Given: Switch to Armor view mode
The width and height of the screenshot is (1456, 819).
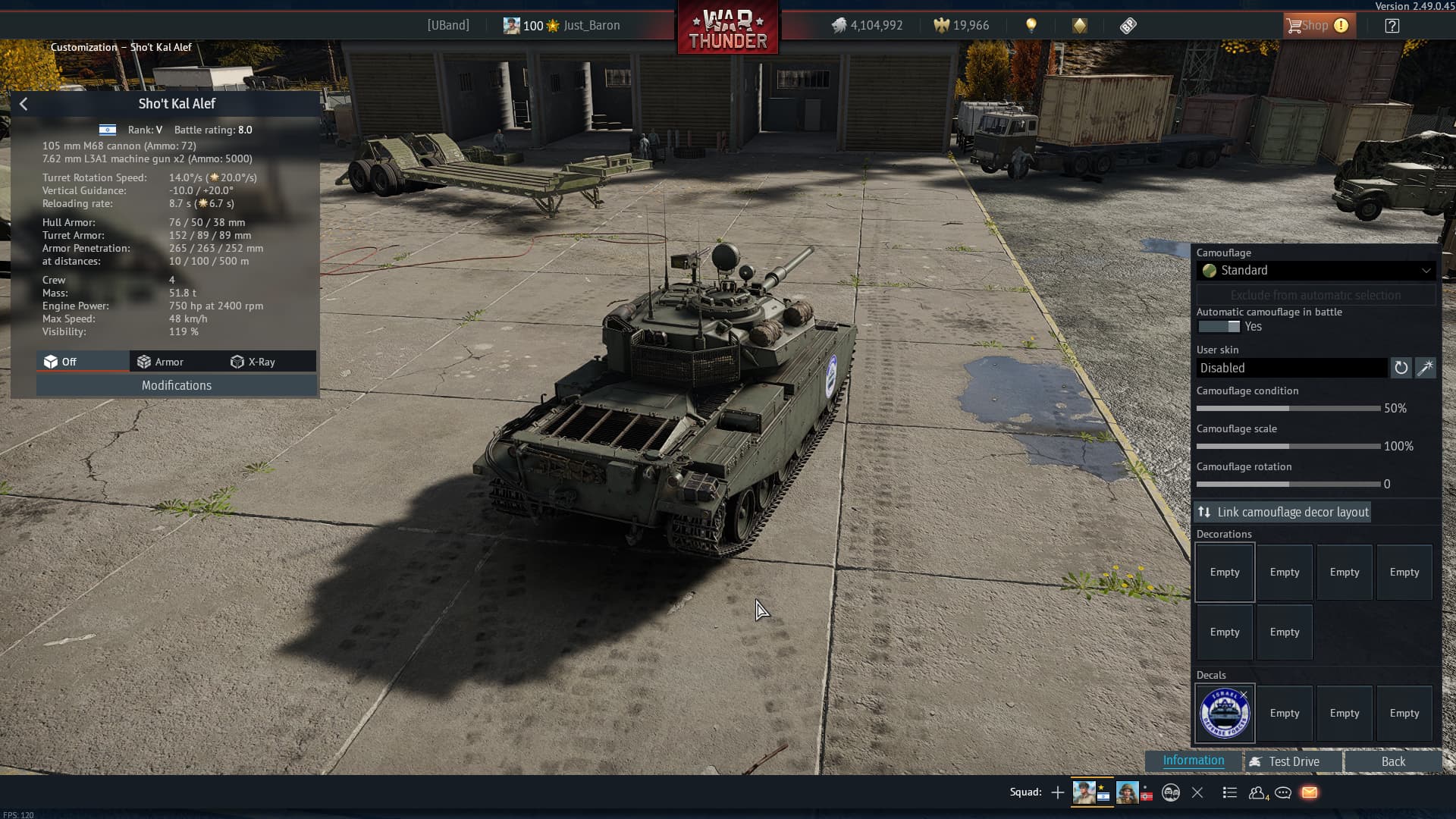Looking at the screenshot, I should pos(161,362).
